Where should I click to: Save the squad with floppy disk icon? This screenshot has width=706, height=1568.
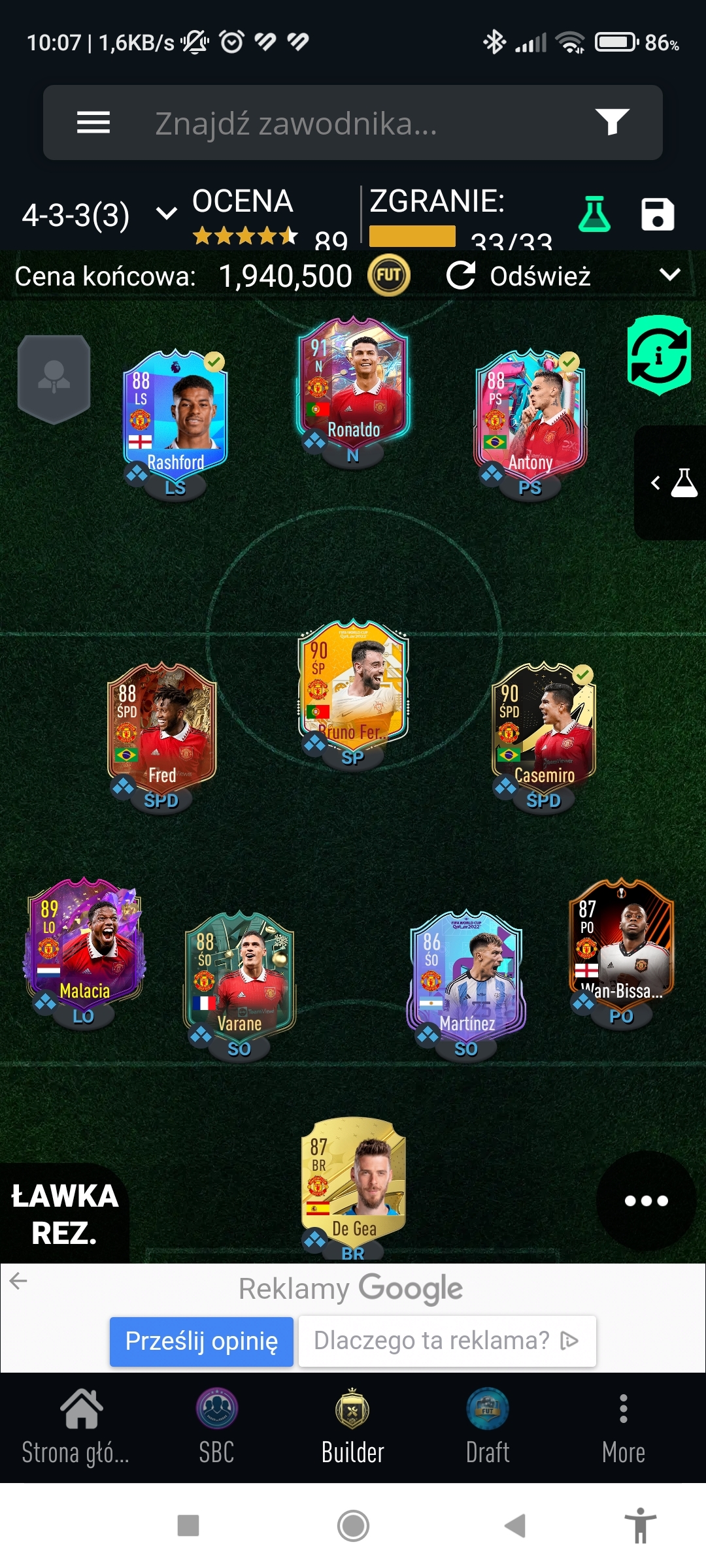(657, 214)
